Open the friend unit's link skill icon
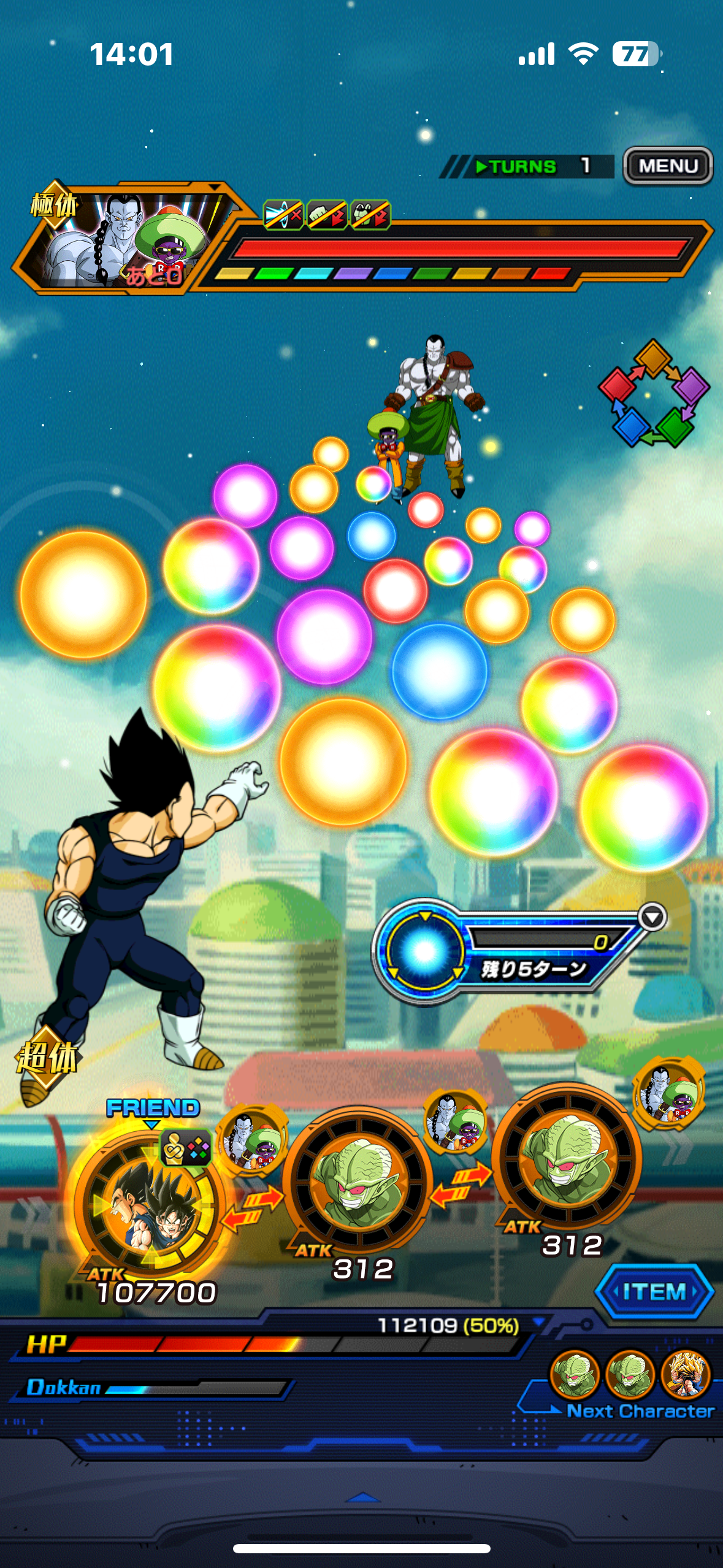 pos(186,1148)
